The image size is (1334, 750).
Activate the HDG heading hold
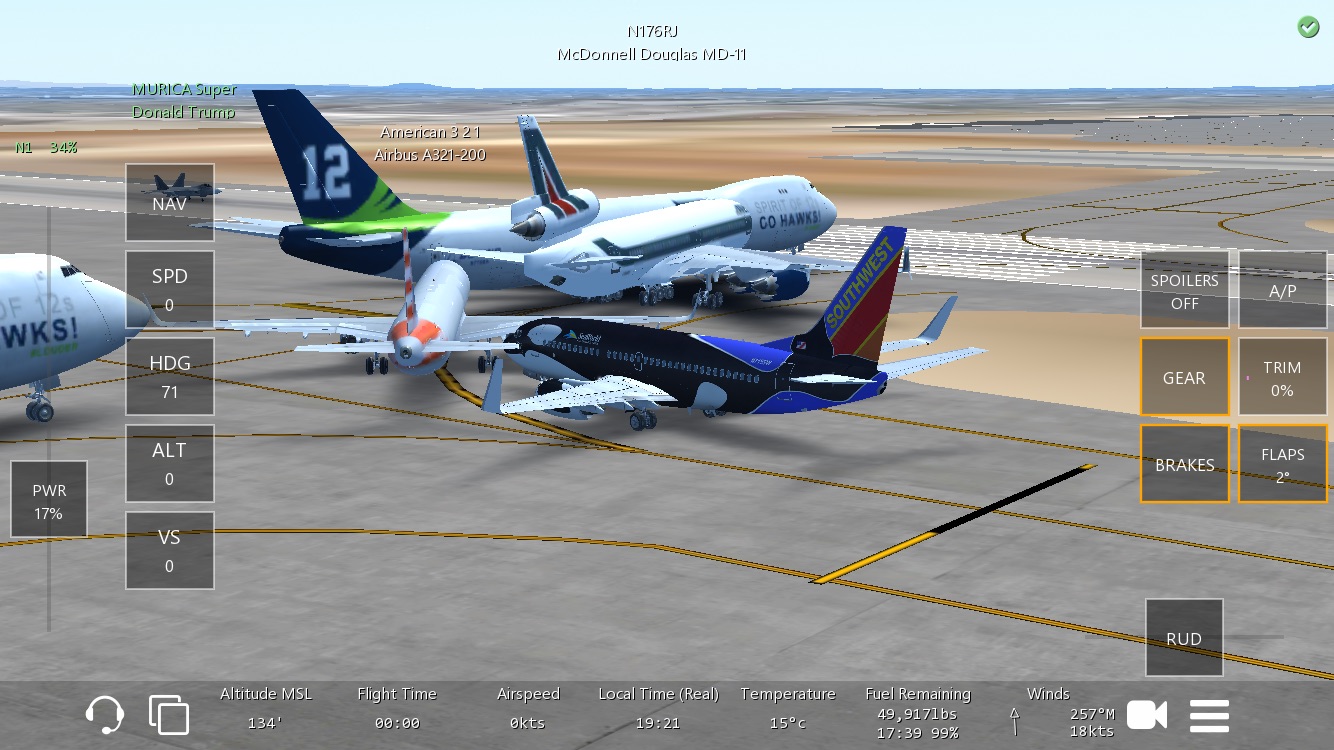(x=170, y=377)
